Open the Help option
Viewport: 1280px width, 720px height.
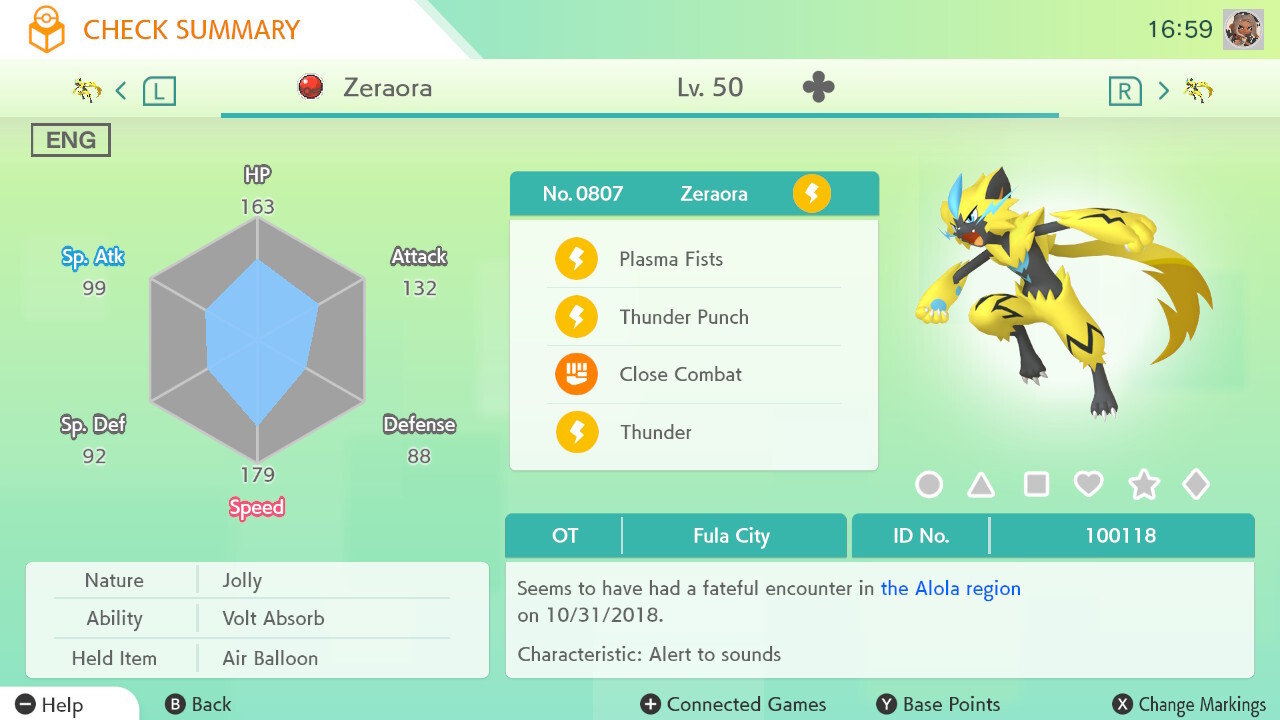click(x=50, y=705)
